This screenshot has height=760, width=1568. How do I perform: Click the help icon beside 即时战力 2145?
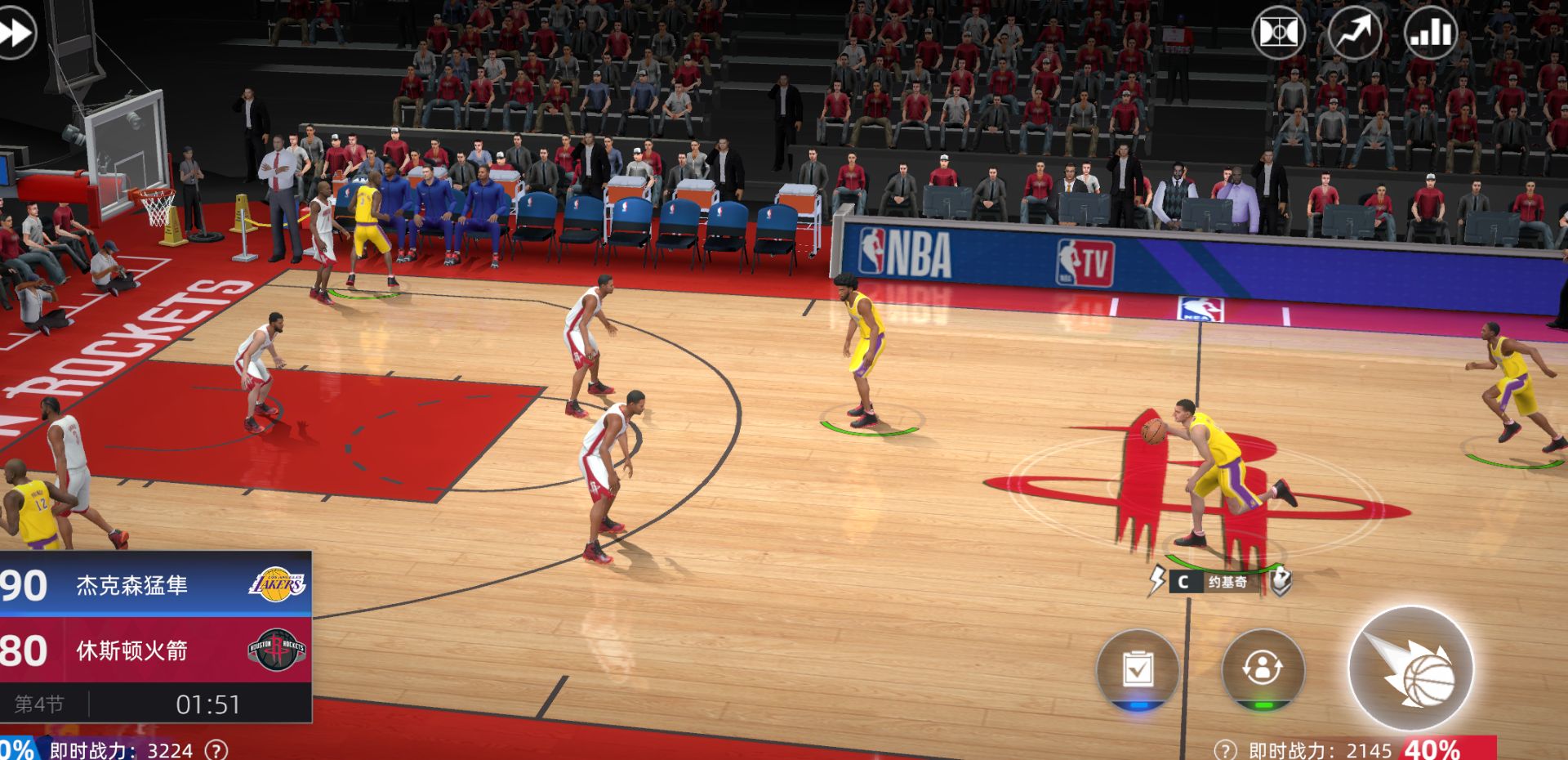click(1225, 750)
